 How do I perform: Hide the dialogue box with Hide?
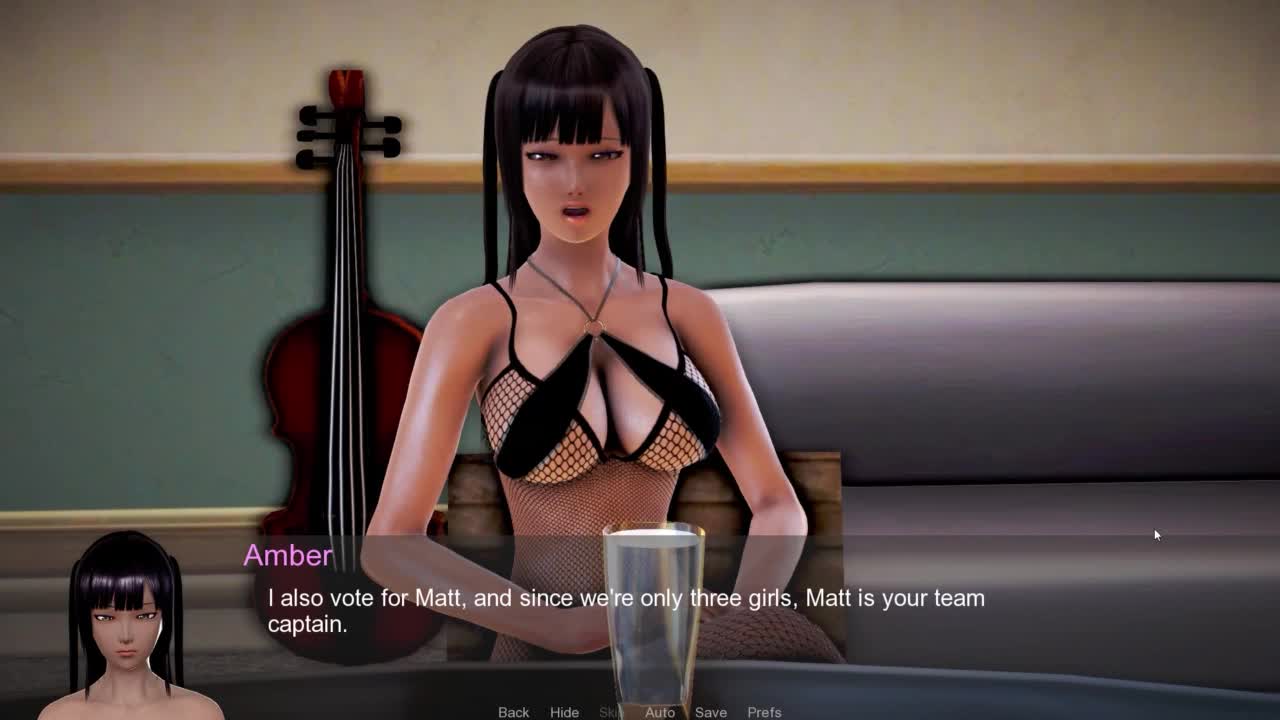point(564,712)
